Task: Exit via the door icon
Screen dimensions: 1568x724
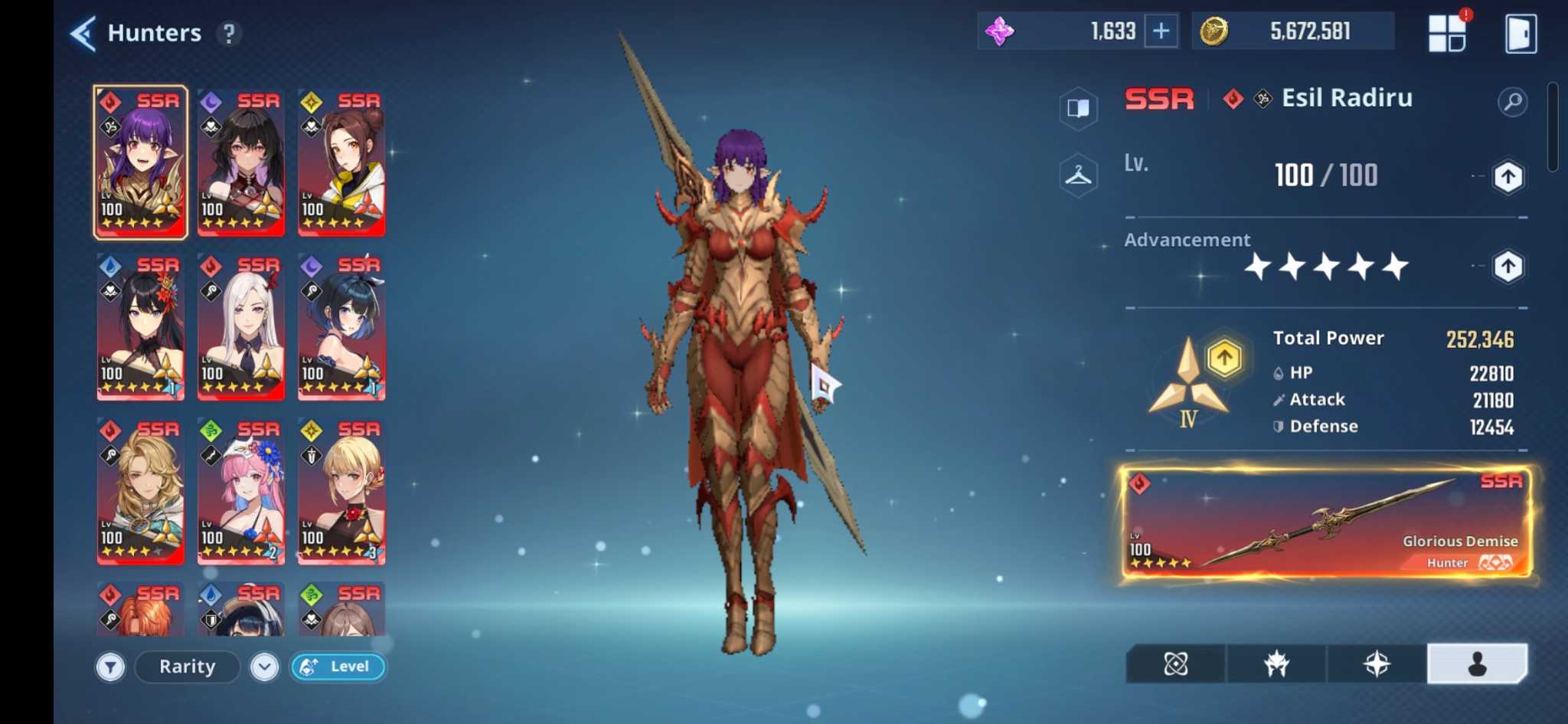Action: [x=1520, y=34]
